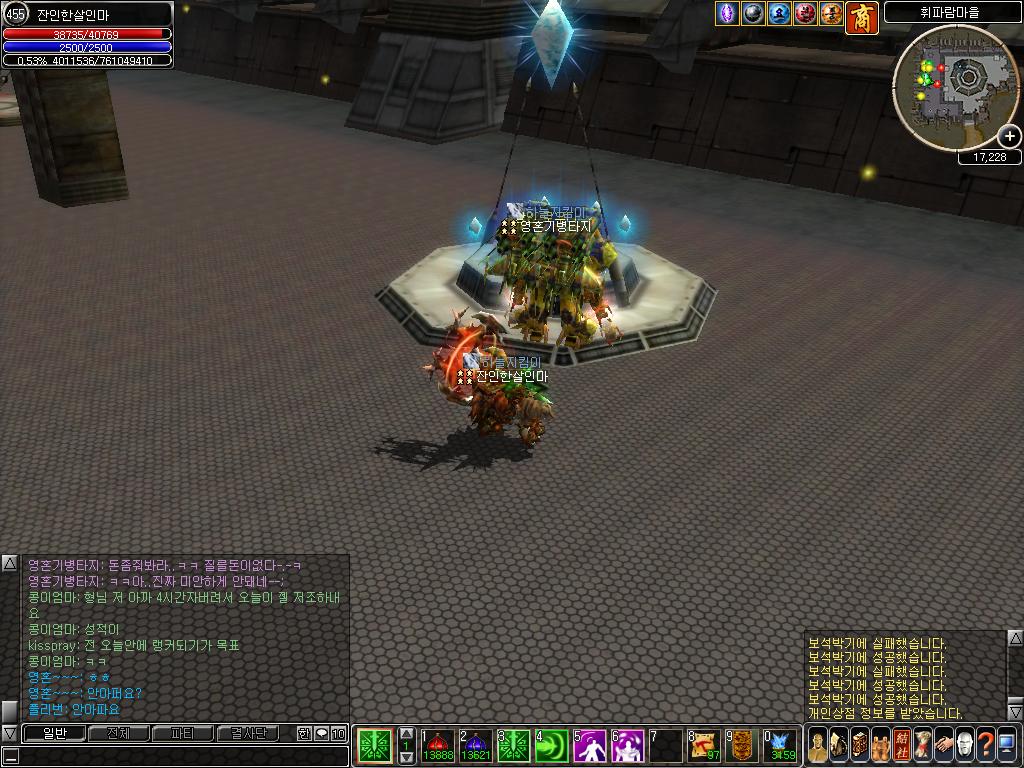Image resolution: width=1024 pixels, height=768 pixels.
Task: Switch to the 전체 chat tab
Action: point(118,733)
